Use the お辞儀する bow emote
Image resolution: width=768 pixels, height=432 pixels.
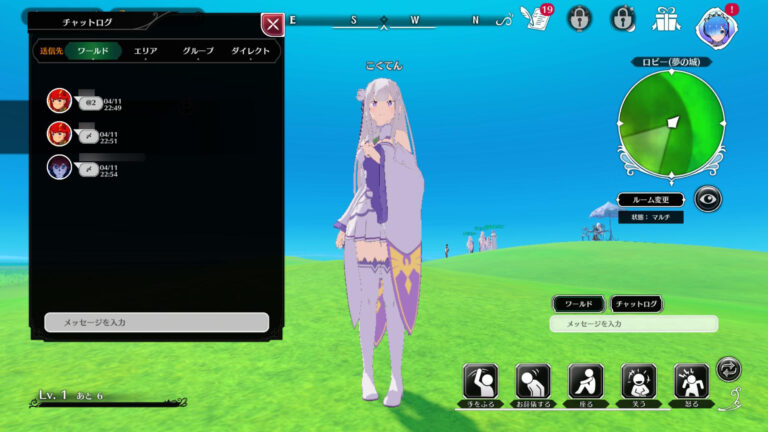[x=533, y=382]
